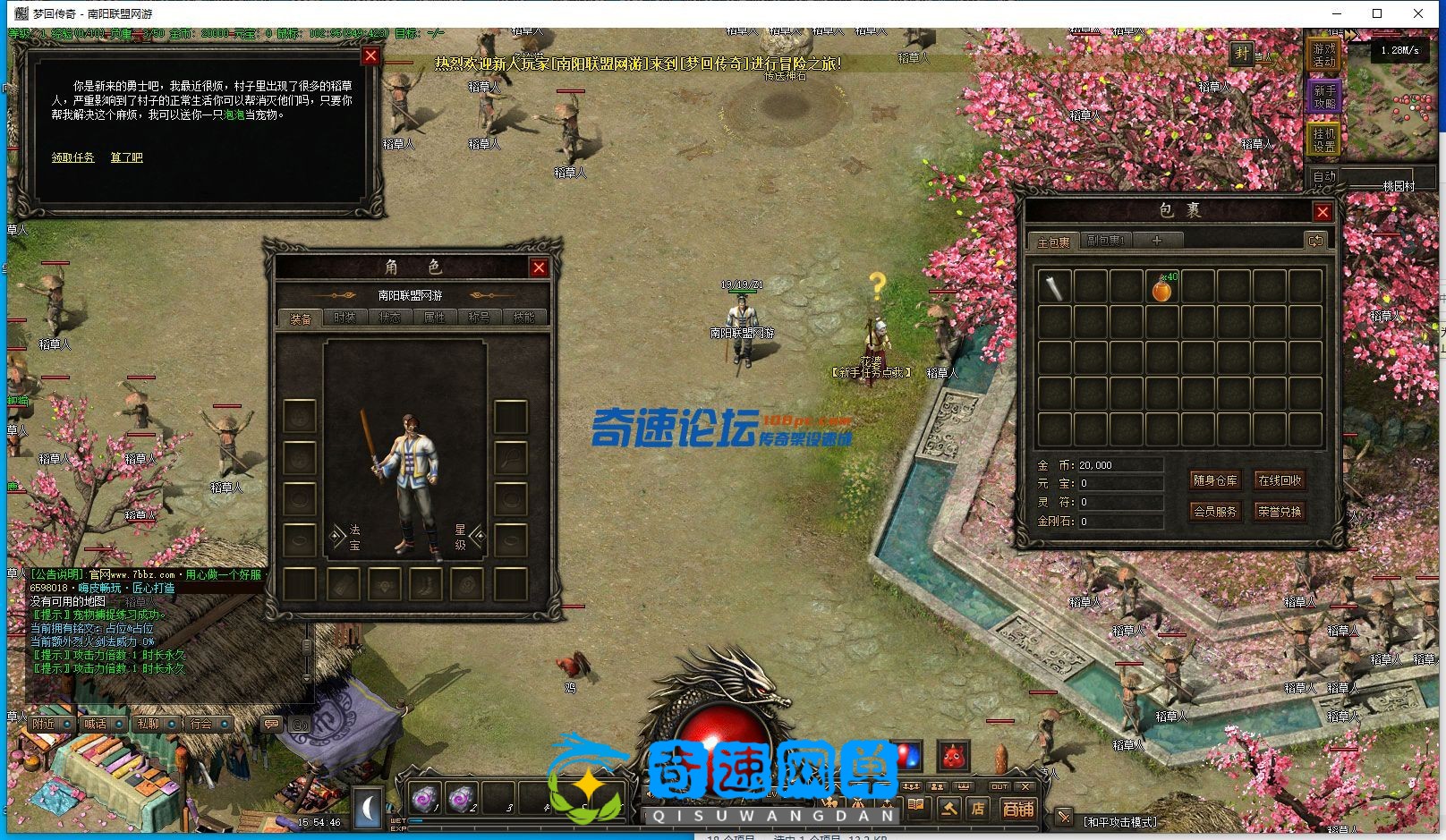Viewport: 1446px width, 840px height.
Task: Switch to the 时装 tab
Action: tap(344, 318)
